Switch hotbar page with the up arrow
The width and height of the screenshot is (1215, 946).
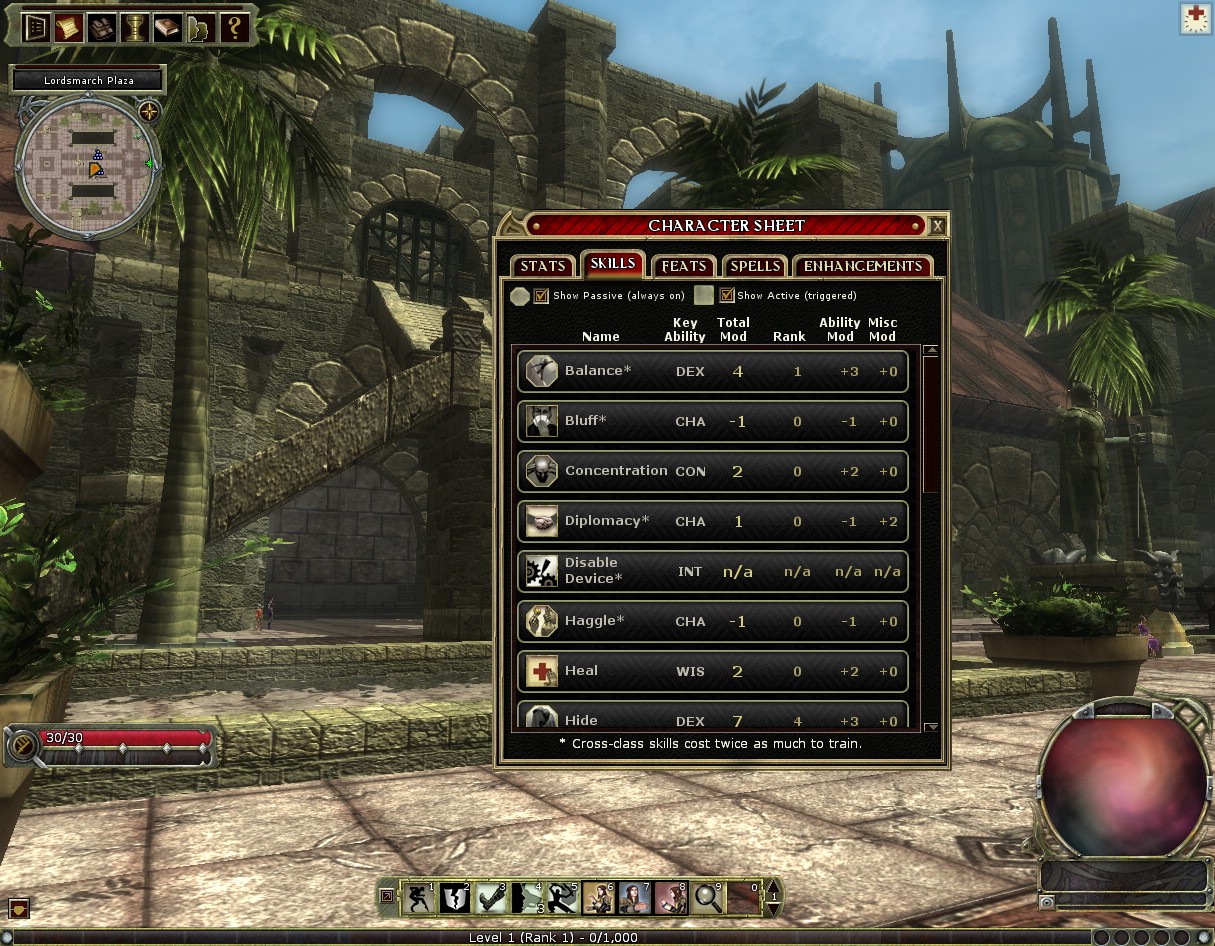click(x=772, y=886)
